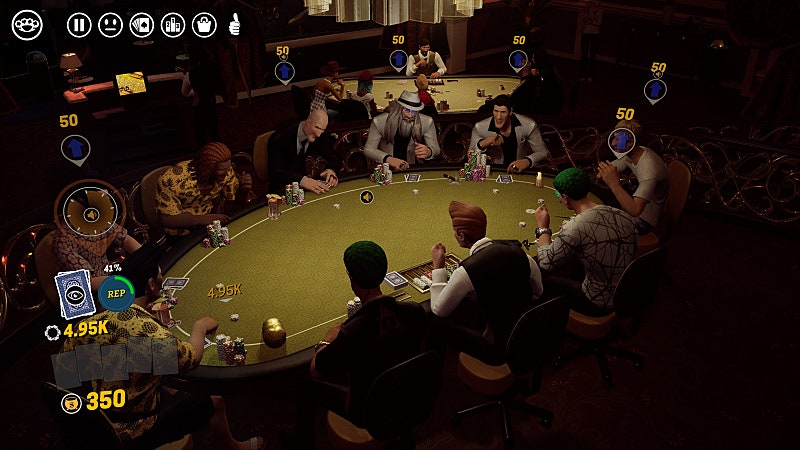Pause the poker game
800x450 pixels.
click(79, 25)
